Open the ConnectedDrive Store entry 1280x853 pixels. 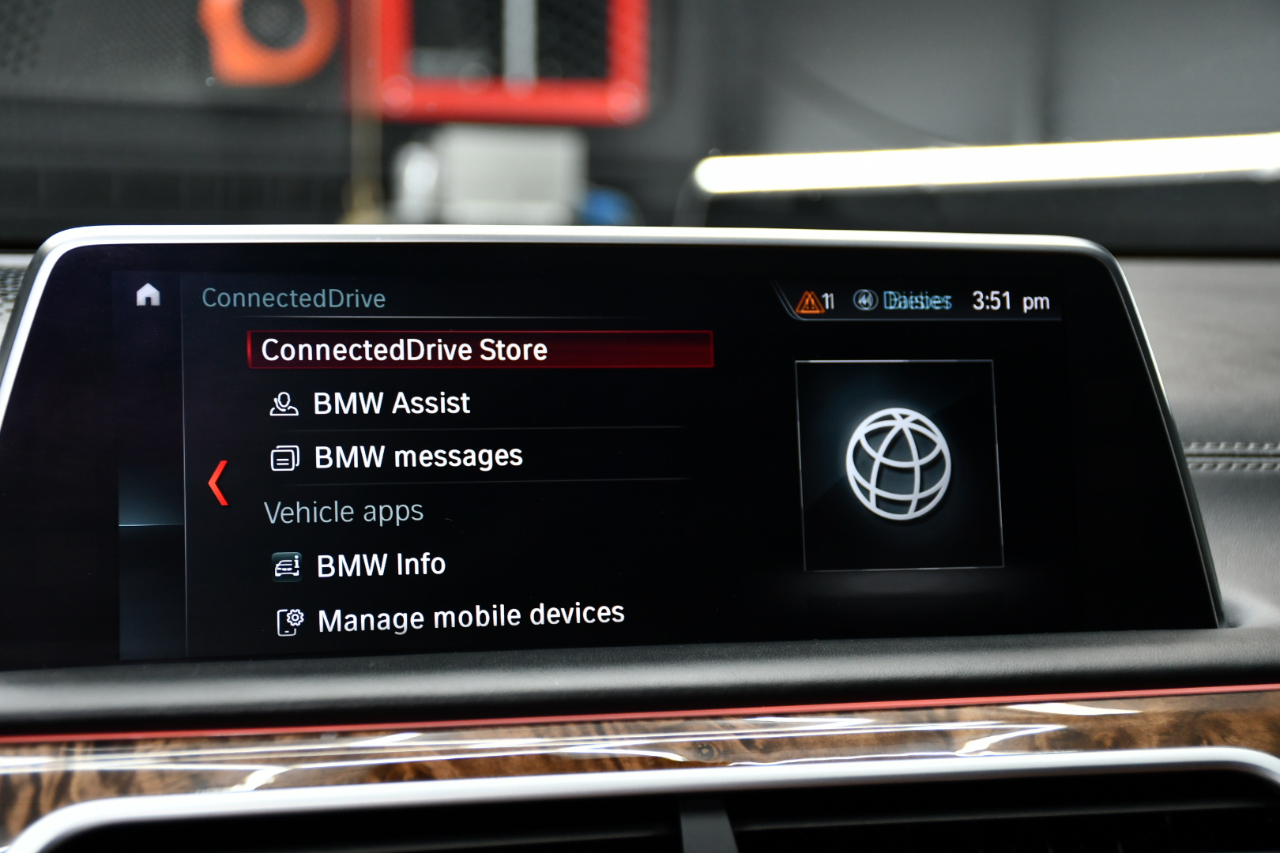404,350
